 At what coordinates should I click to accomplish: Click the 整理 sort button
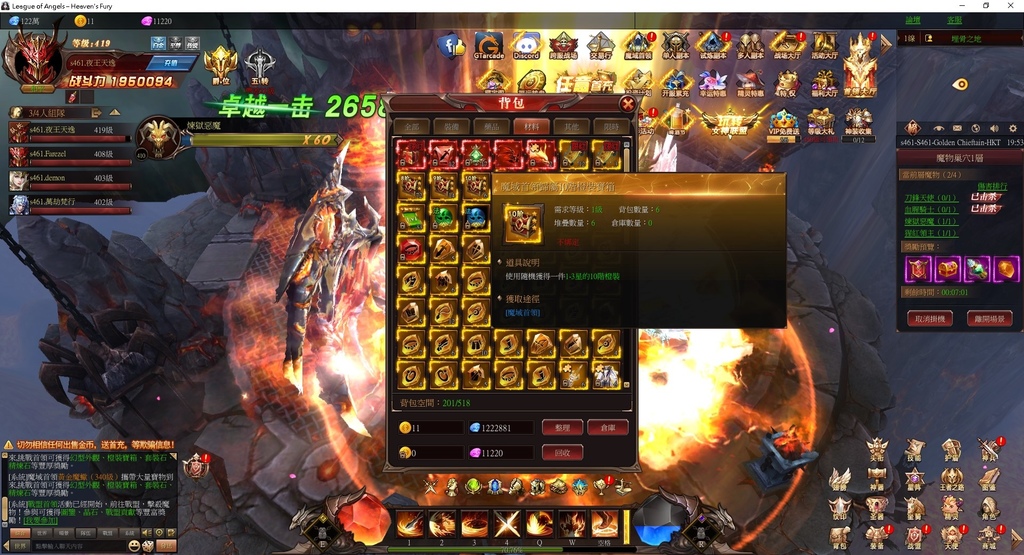561,427
